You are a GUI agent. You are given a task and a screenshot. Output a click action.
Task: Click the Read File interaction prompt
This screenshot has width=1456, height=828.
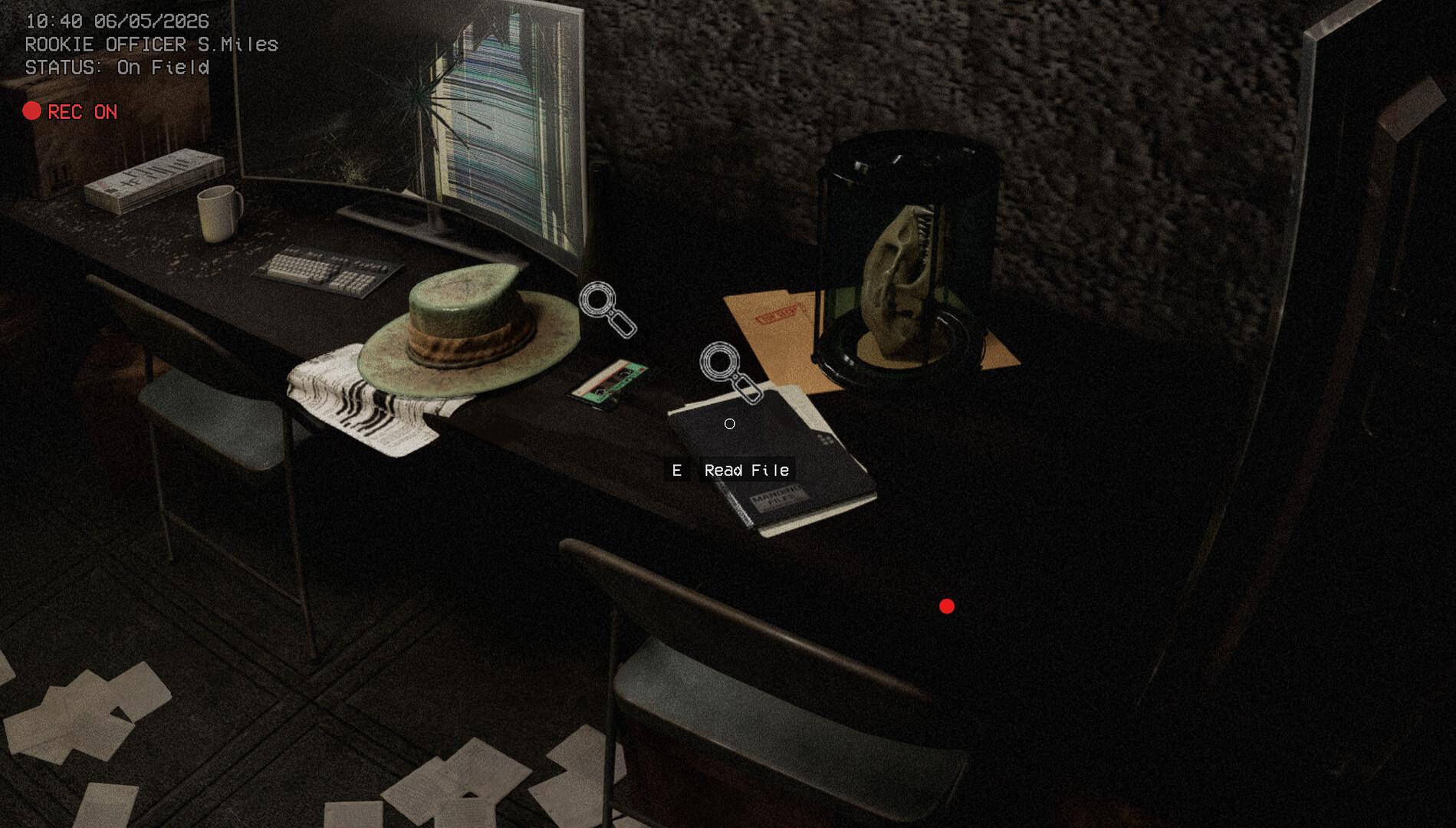point(732,470)
